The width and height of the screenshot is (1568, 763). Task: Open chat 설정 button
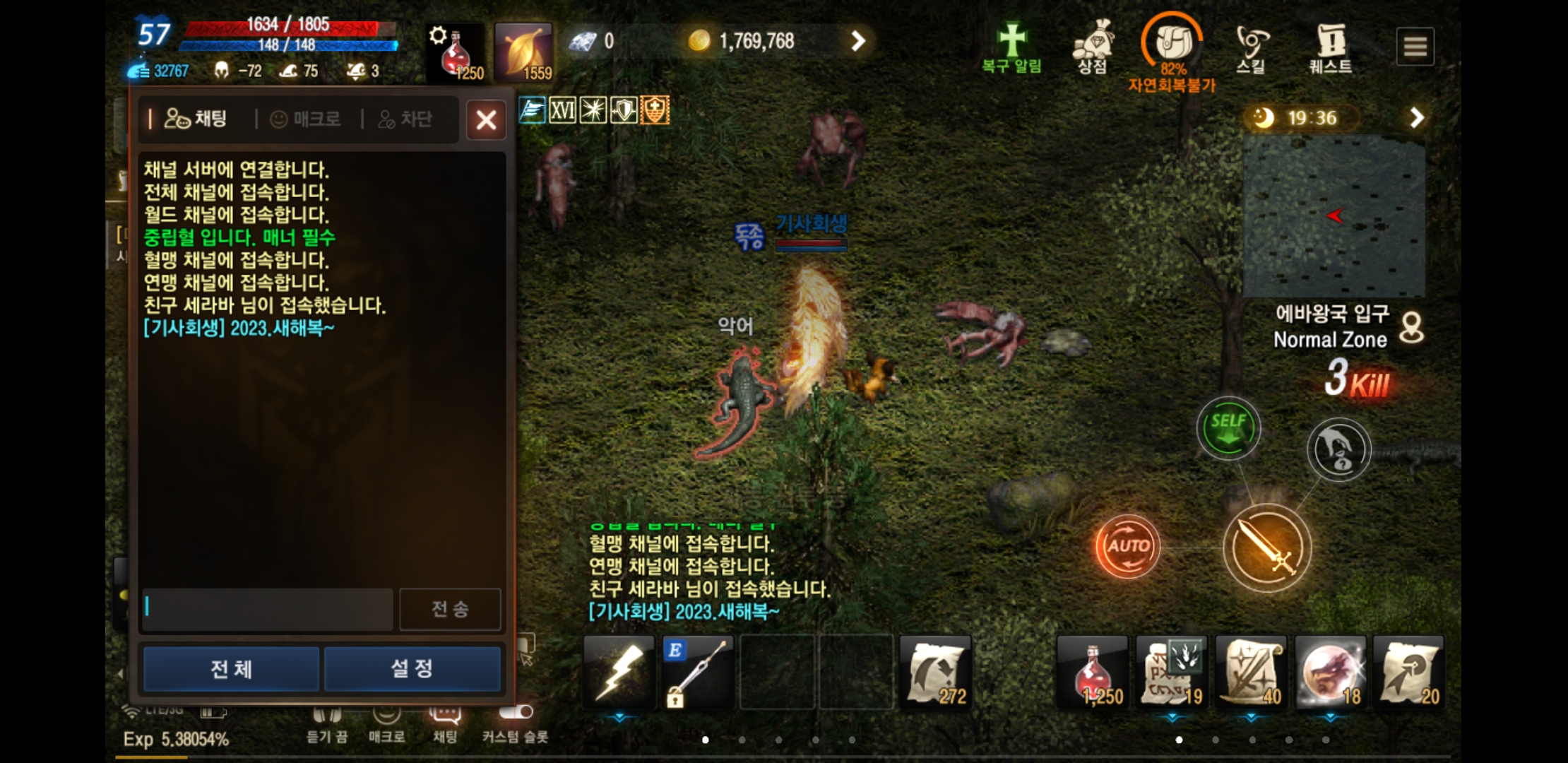click(412, 668)
